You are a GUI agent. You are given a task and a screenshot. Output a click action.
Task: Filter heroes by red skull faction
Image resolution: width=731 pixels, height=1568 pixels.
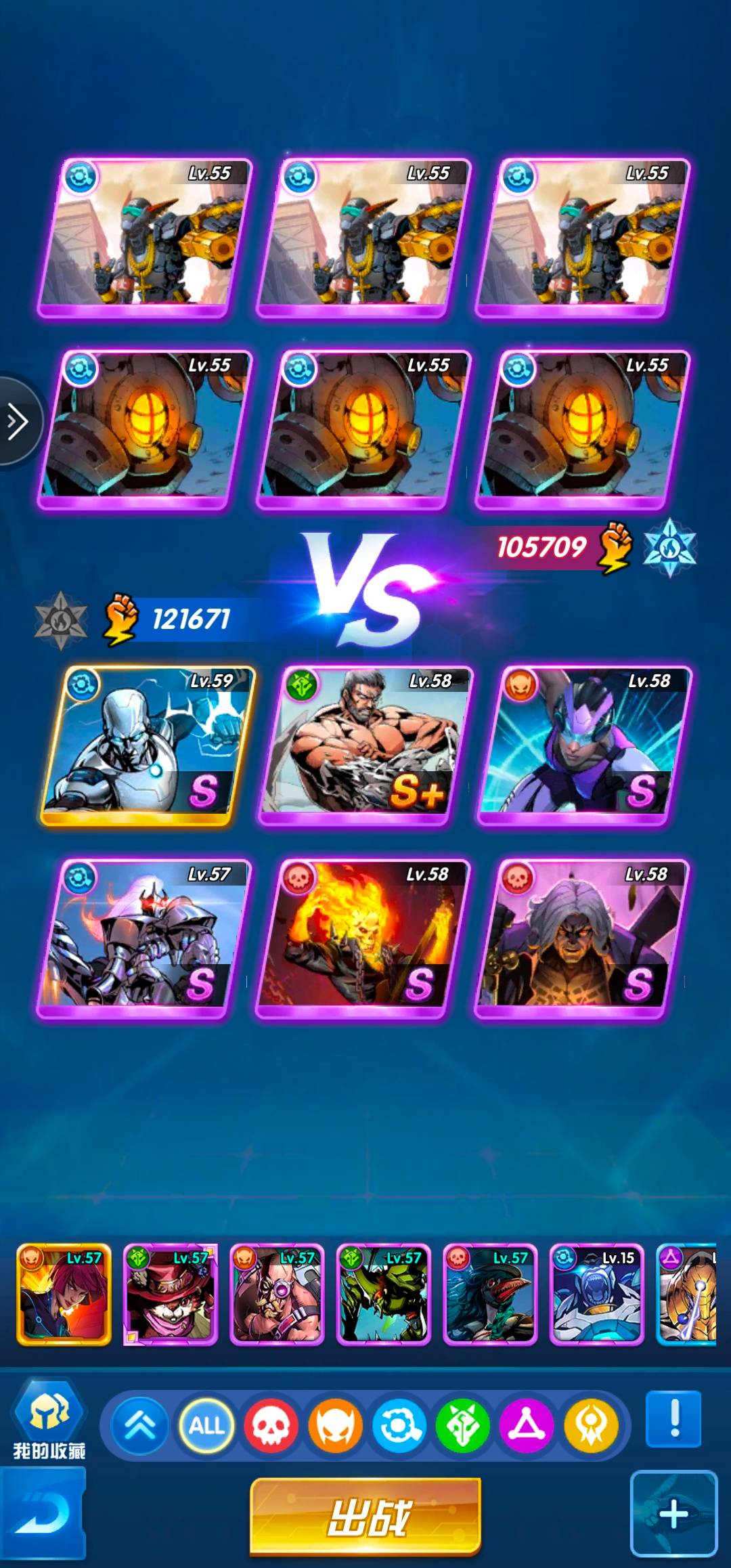coord(271,1426)
